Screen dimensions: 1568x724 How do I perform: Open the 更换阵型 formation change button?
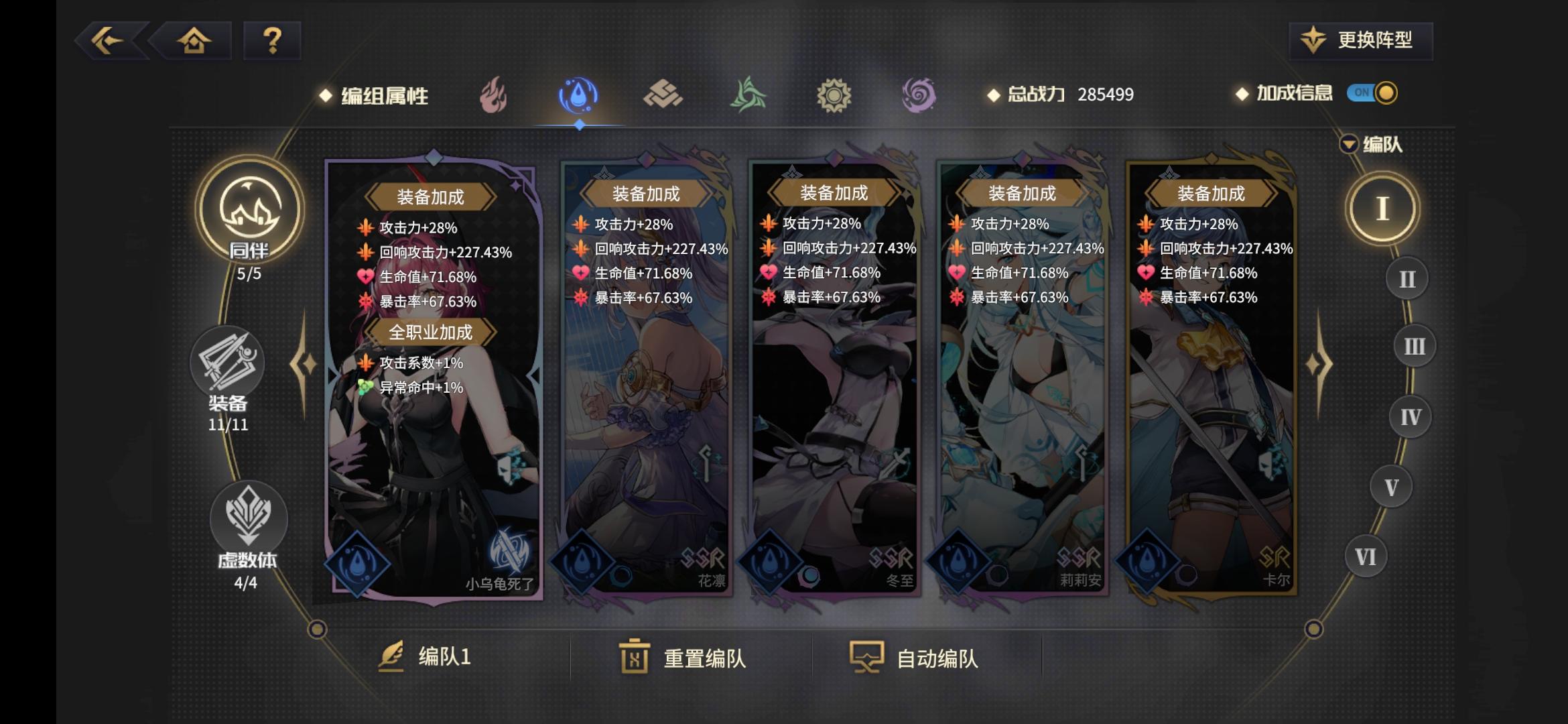[x=1362, y=40]
